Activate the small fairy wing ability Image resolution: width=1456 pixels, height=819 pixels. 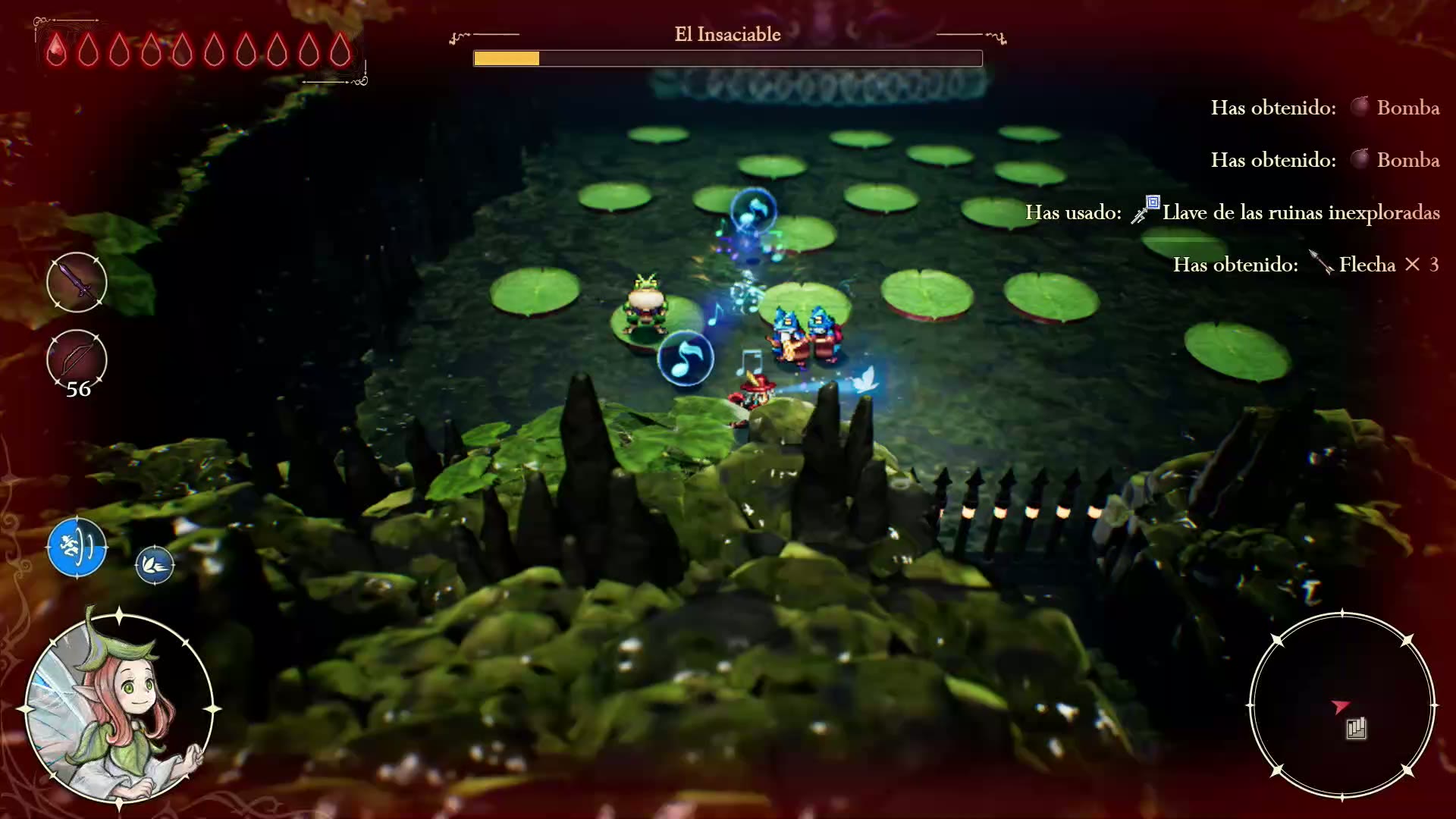(x=155, y=565)
